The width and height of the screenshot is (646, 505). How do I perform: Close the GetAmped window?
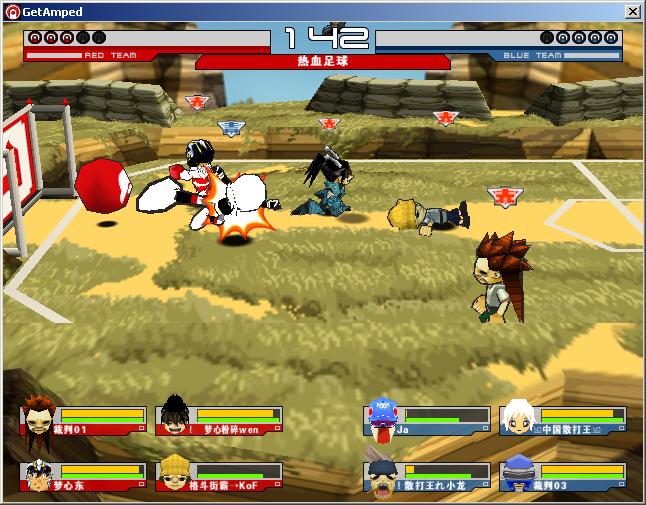(632, 11)
